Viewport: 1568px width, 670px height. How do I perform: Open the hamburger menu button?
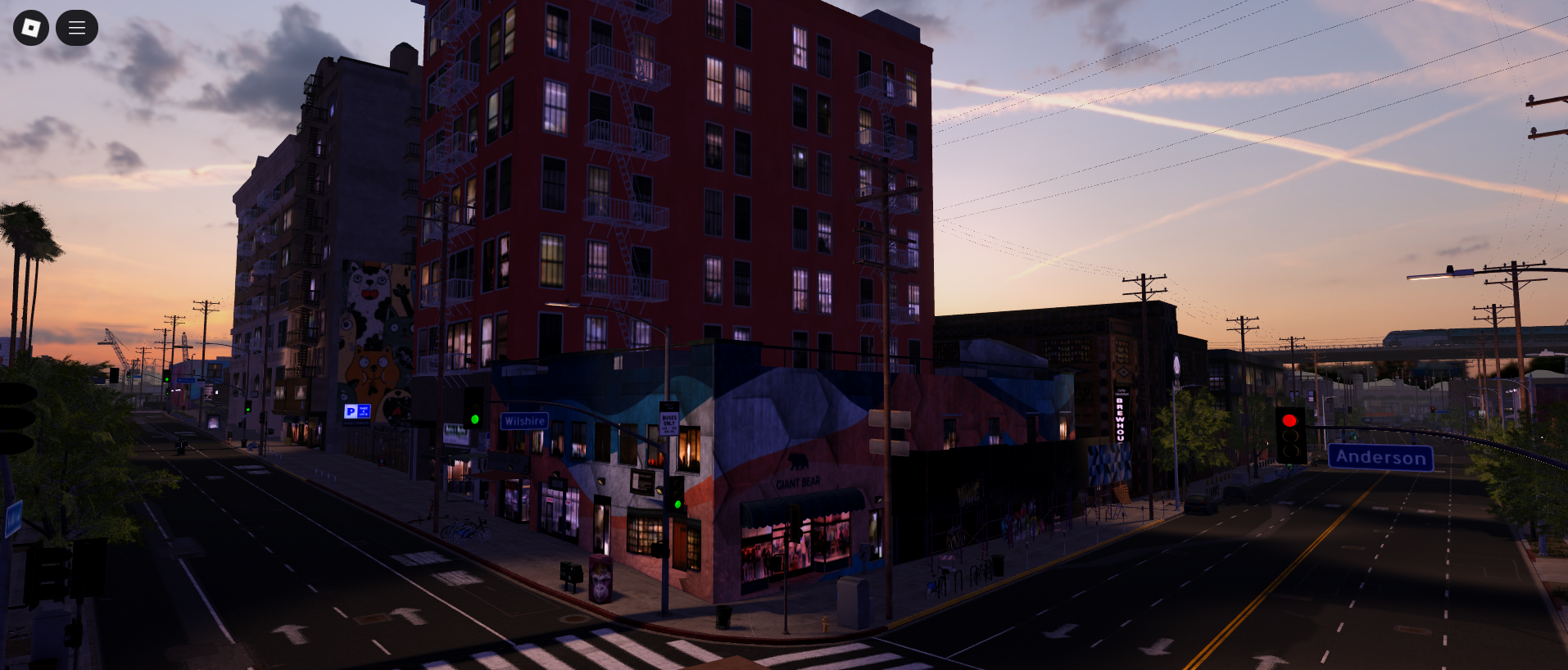coord(77,28)
